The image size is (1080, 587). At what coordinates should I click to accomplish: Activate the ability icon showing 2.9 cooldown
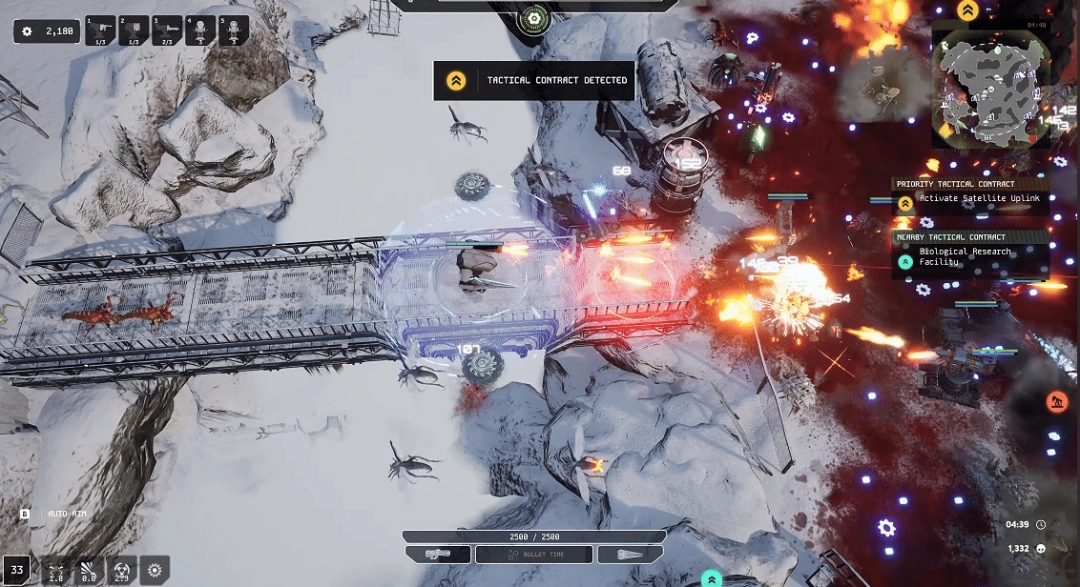(x=122, y=570)
